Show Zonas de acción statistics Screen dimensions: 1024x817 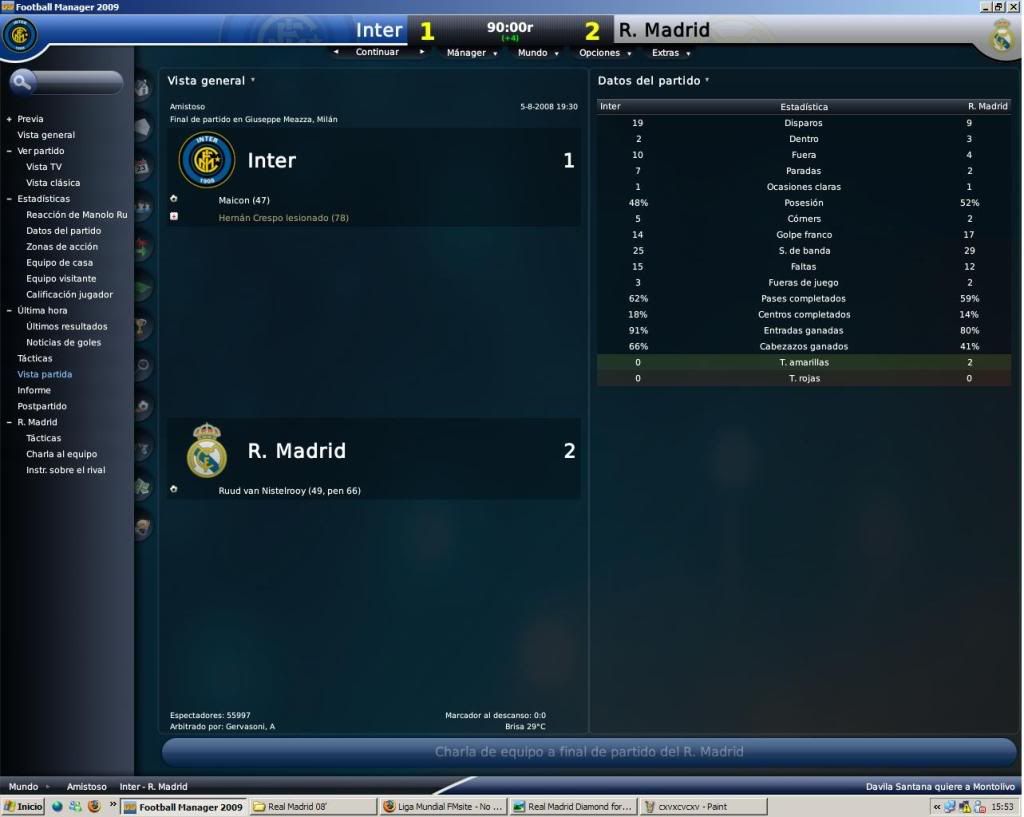pos(62,247)
